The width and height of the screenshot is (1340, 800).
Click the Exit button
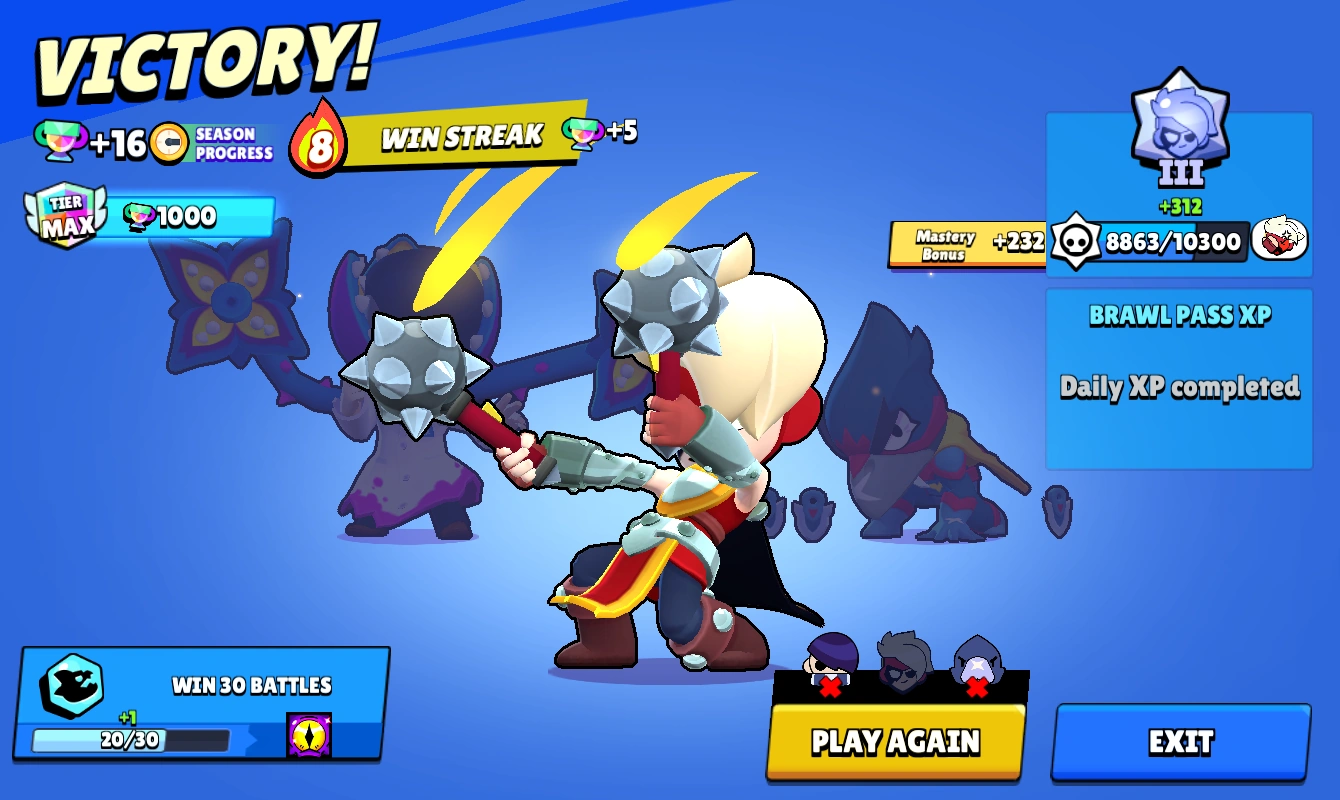(1183, 742)
